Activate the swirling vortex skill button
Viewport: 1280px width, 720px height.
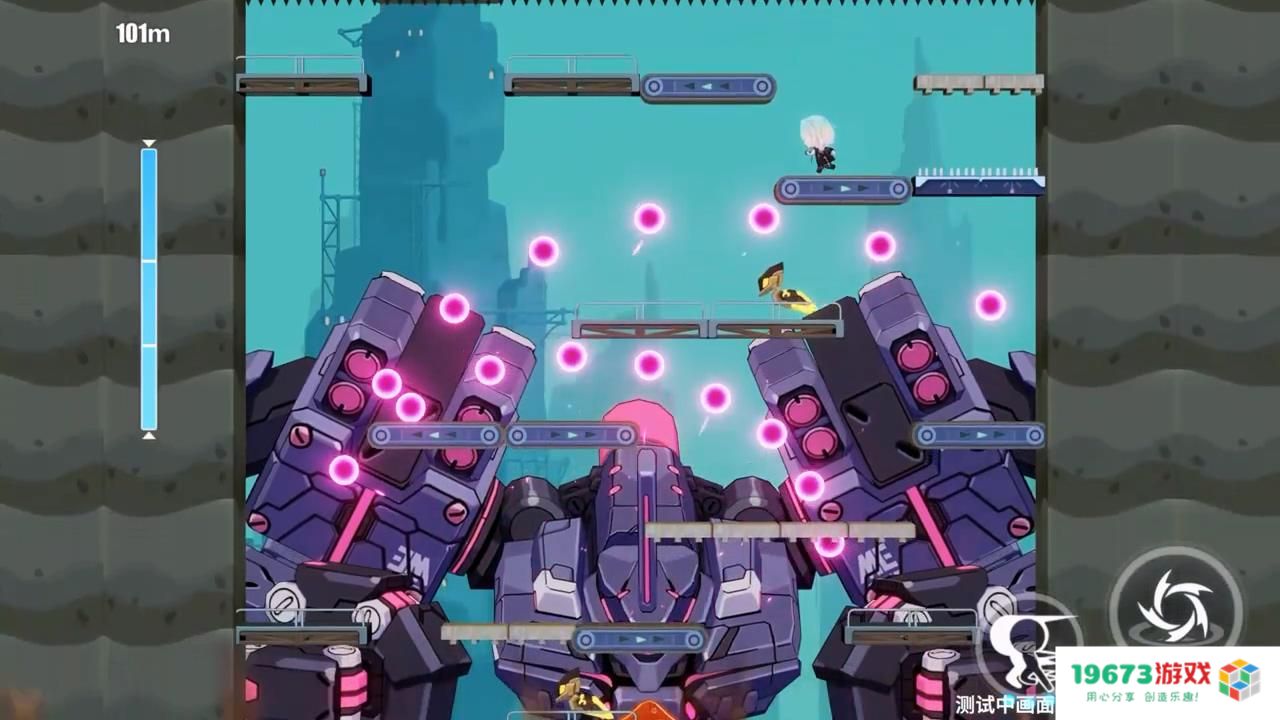(1174, 604)
